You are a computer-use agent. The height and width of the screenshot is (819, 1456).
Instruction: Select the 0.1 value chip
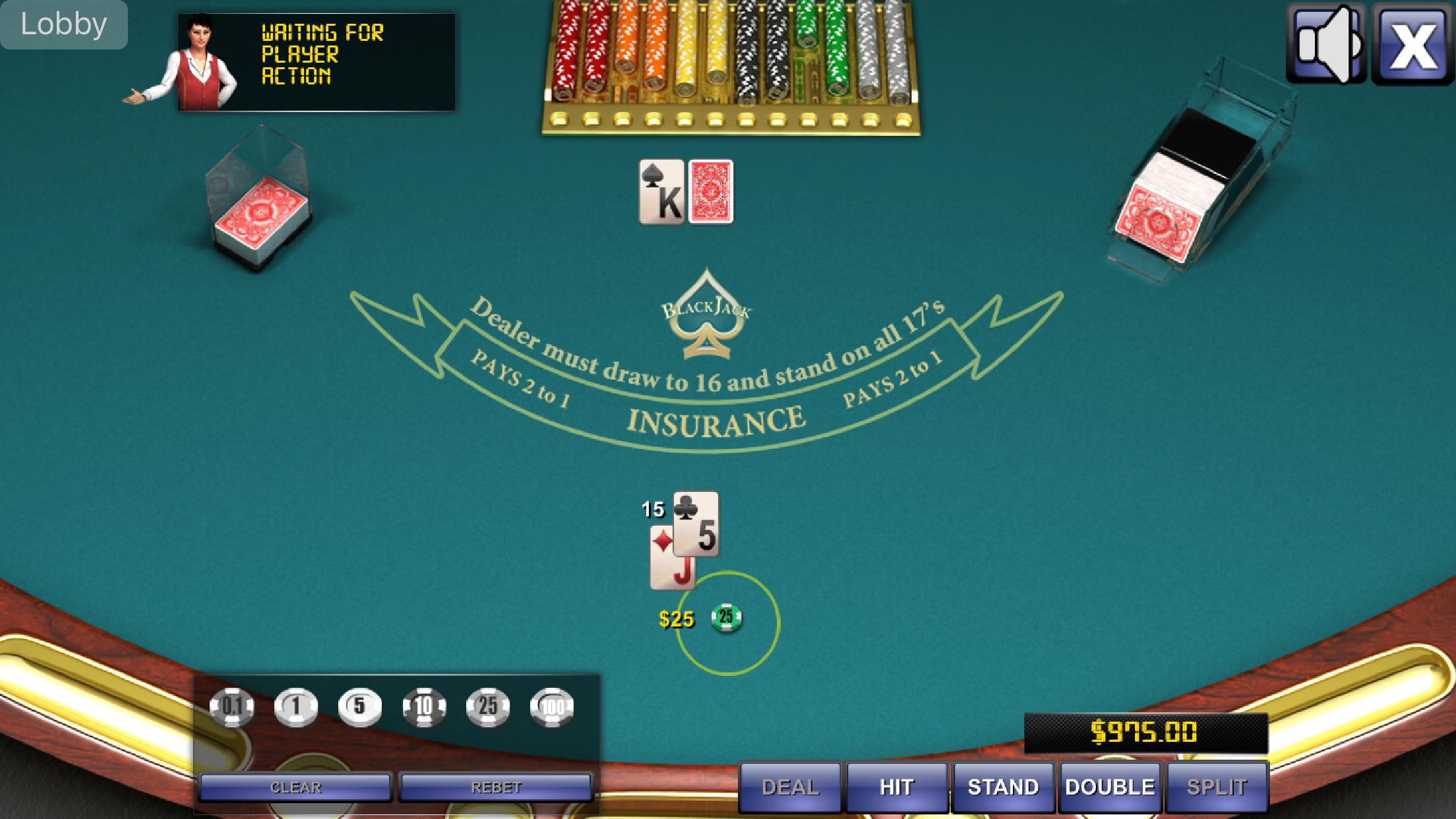[231, 707]
